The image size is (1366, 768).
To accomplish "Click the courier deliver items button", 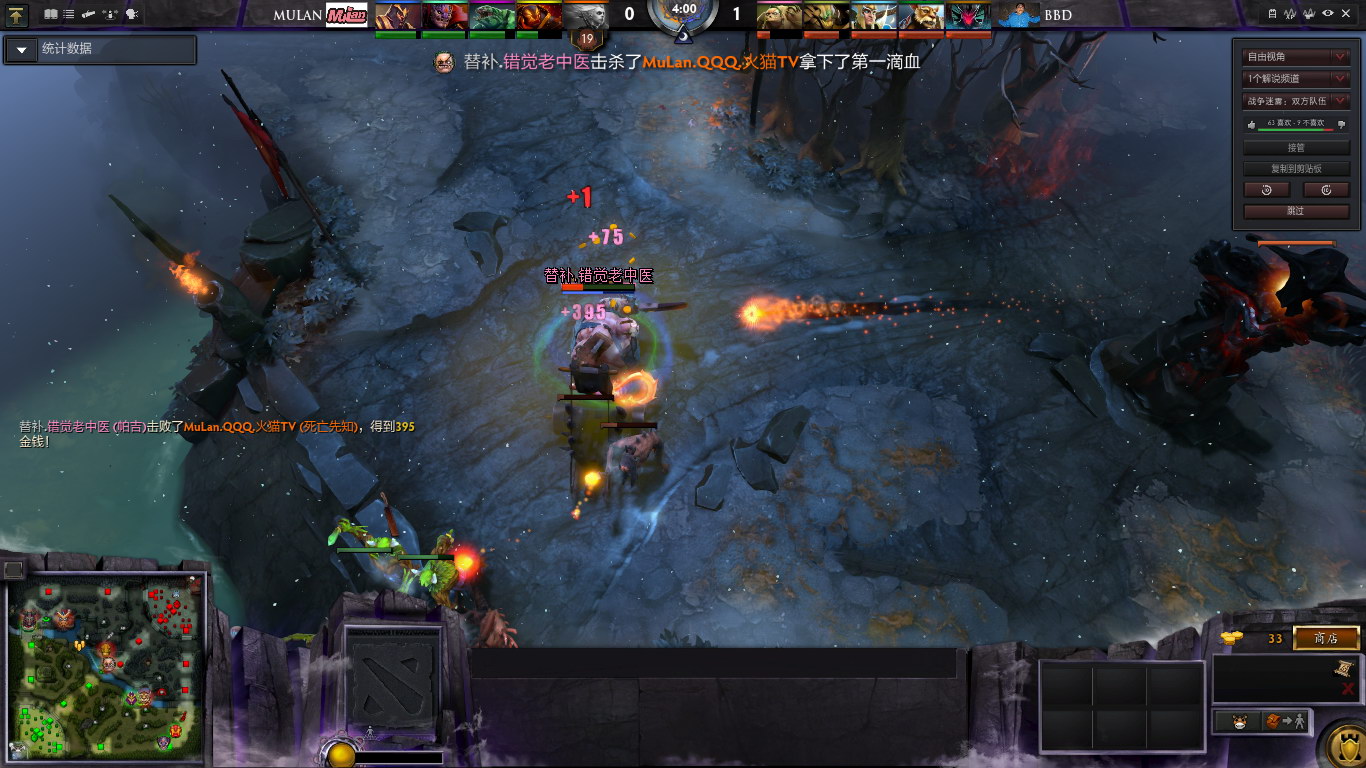I will 1285,721.
